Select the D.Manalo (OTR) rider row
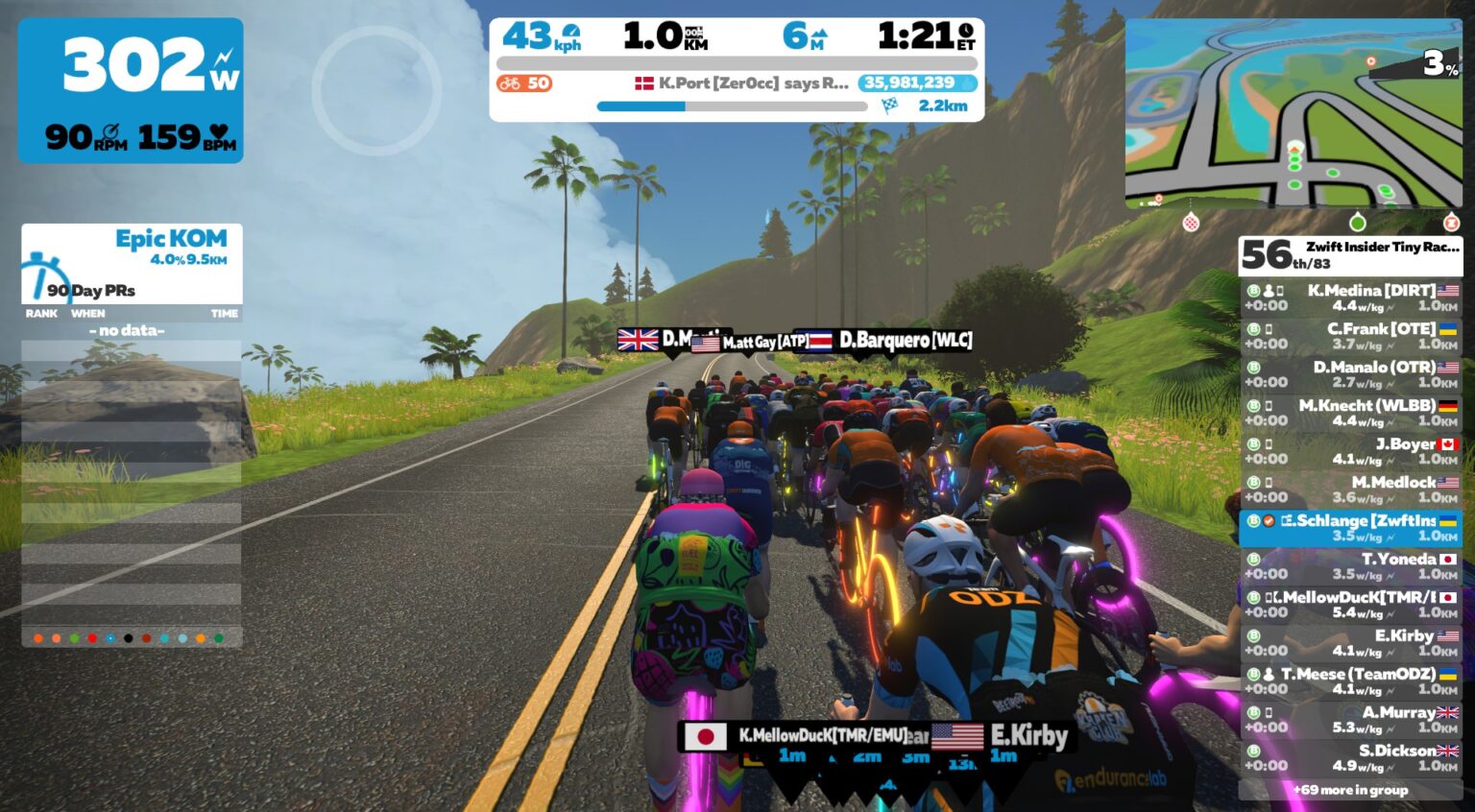1475x812 pixels. tap(1351, 374)
